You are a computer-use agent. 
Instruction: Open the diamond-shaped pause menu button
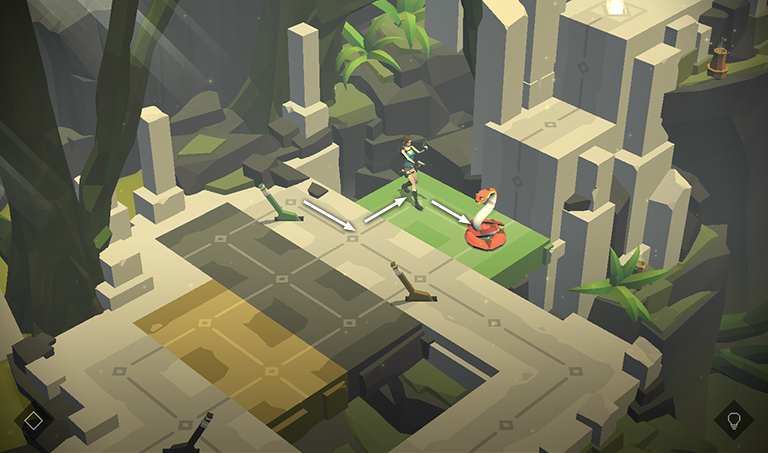pos(33,420)
